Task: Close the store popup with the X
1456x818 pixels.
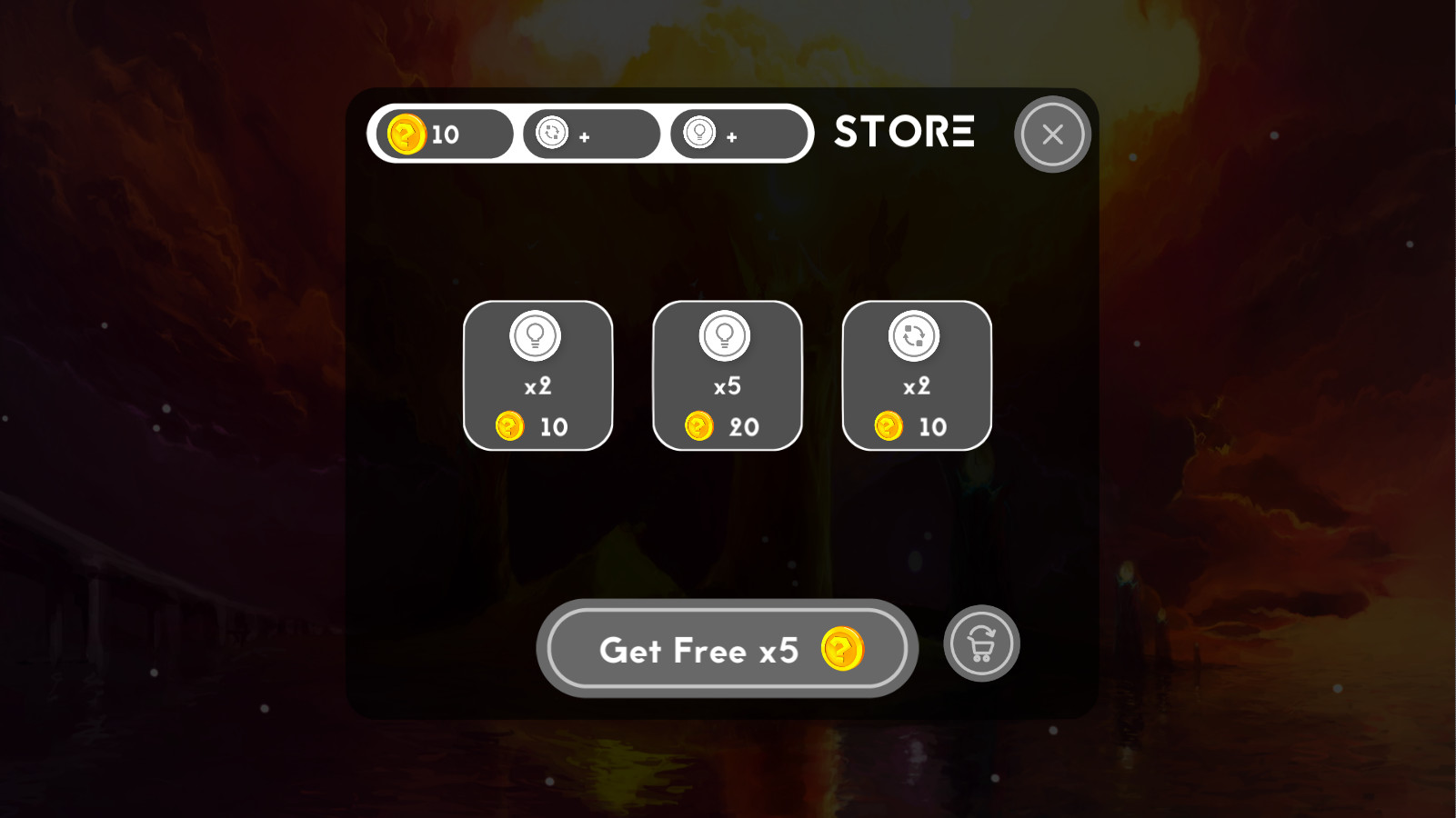Action: [x=1051, y=134]
